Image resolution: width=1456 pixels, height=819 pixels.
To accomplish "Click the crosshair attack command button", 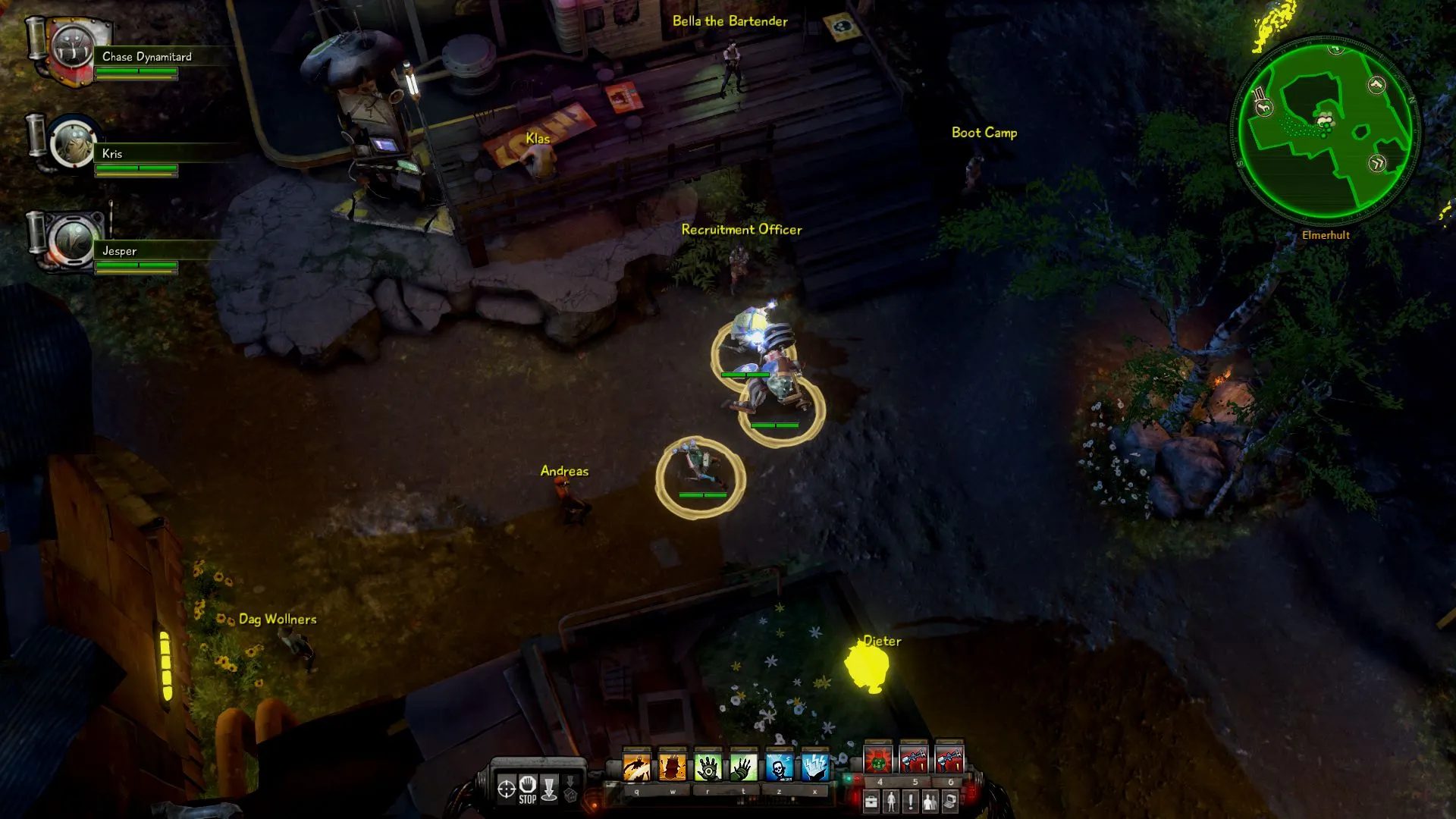I will pos(506,789).
